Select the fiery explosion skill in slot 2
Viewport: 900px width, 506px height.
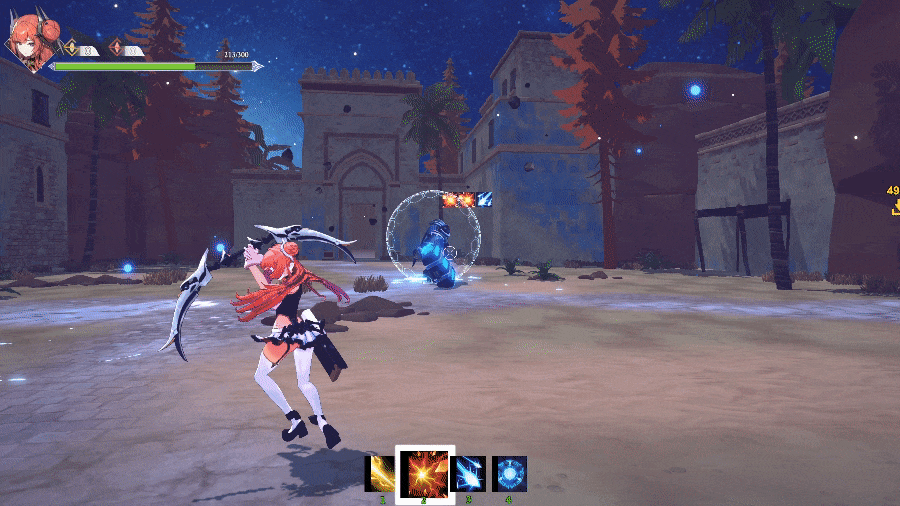coord(425,473)
